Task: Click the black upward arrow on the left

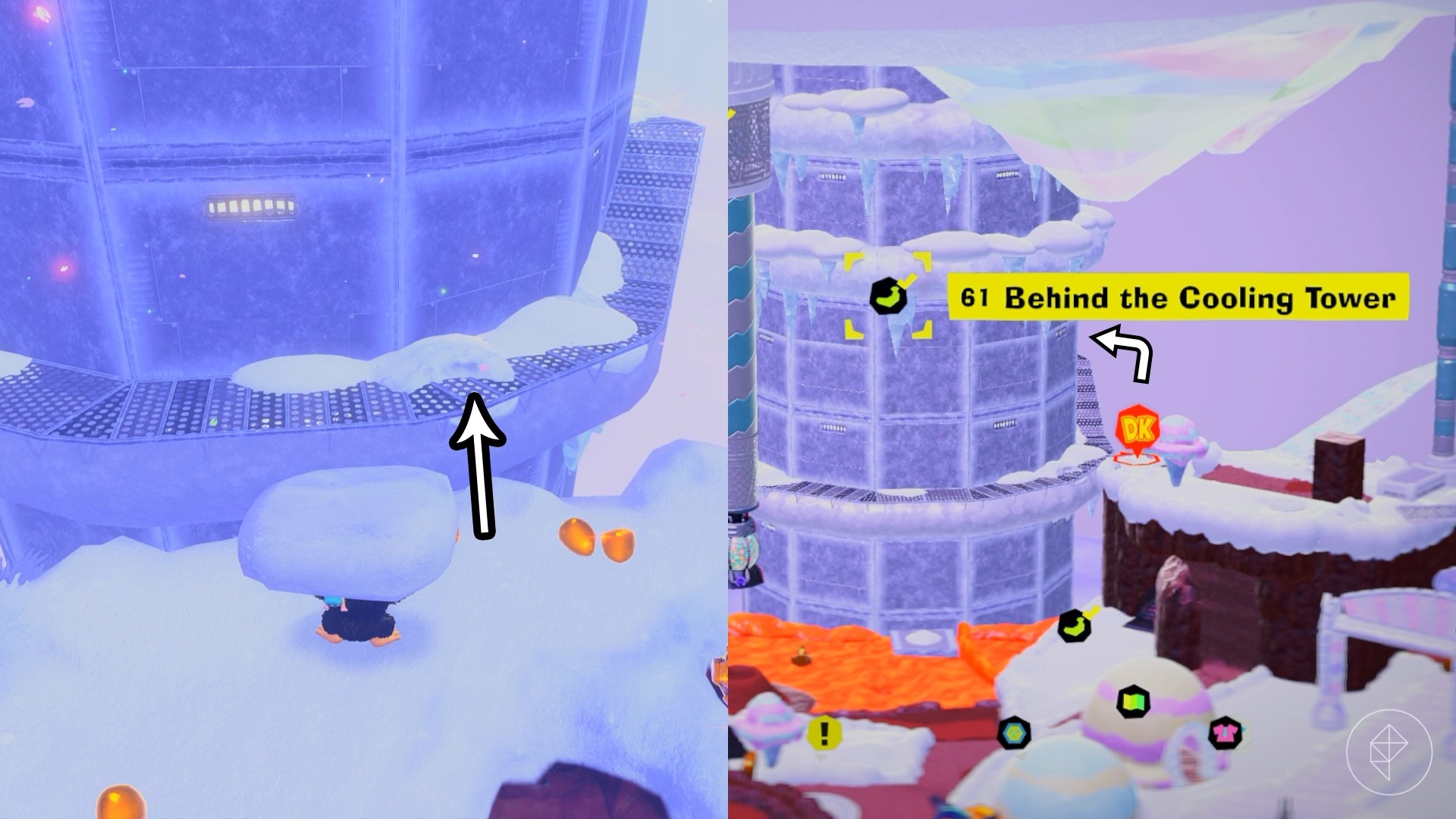Action: (x=479, y=463)
